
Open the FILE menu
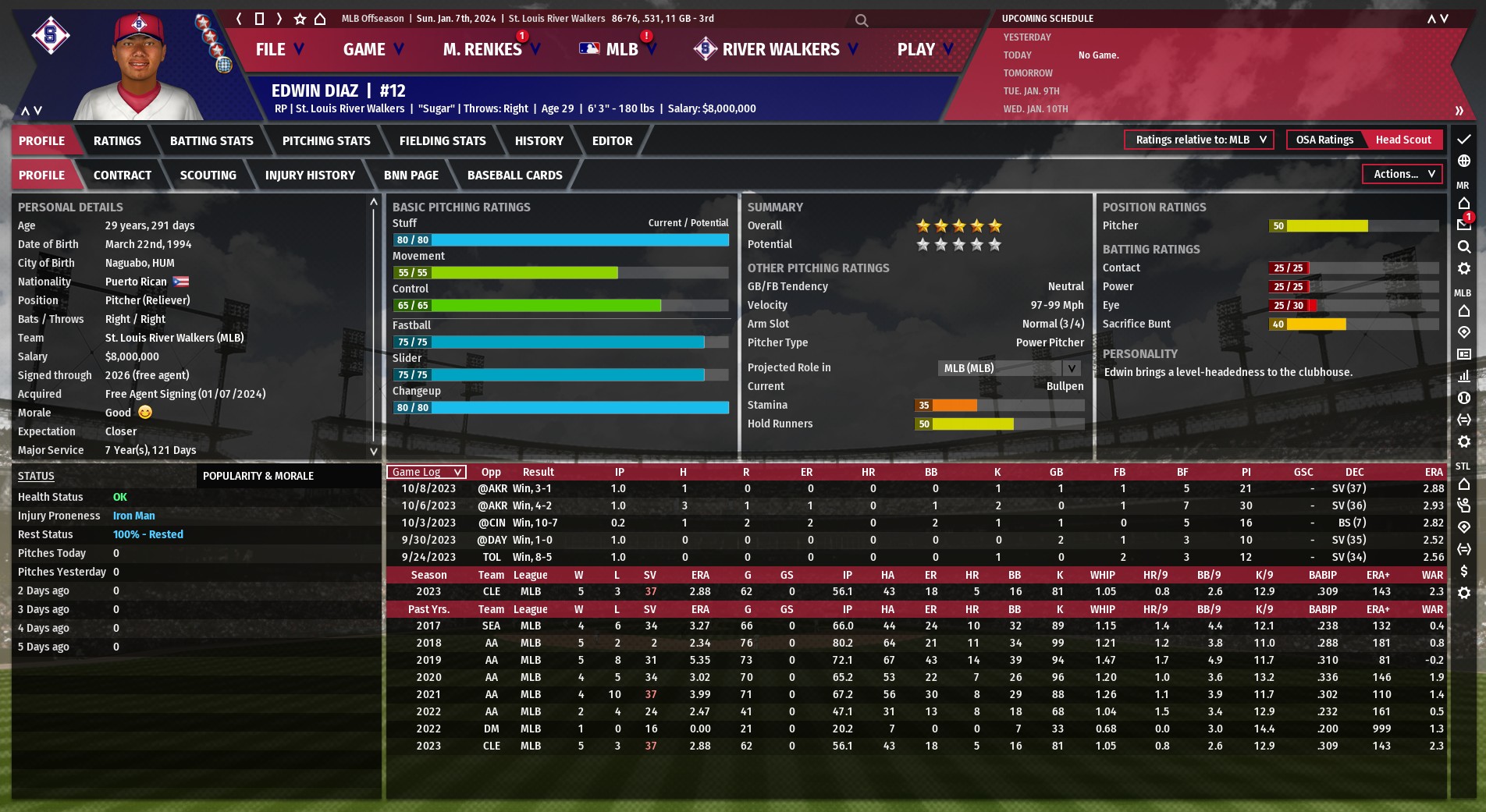pyautogui.click(x=279, y=49)
